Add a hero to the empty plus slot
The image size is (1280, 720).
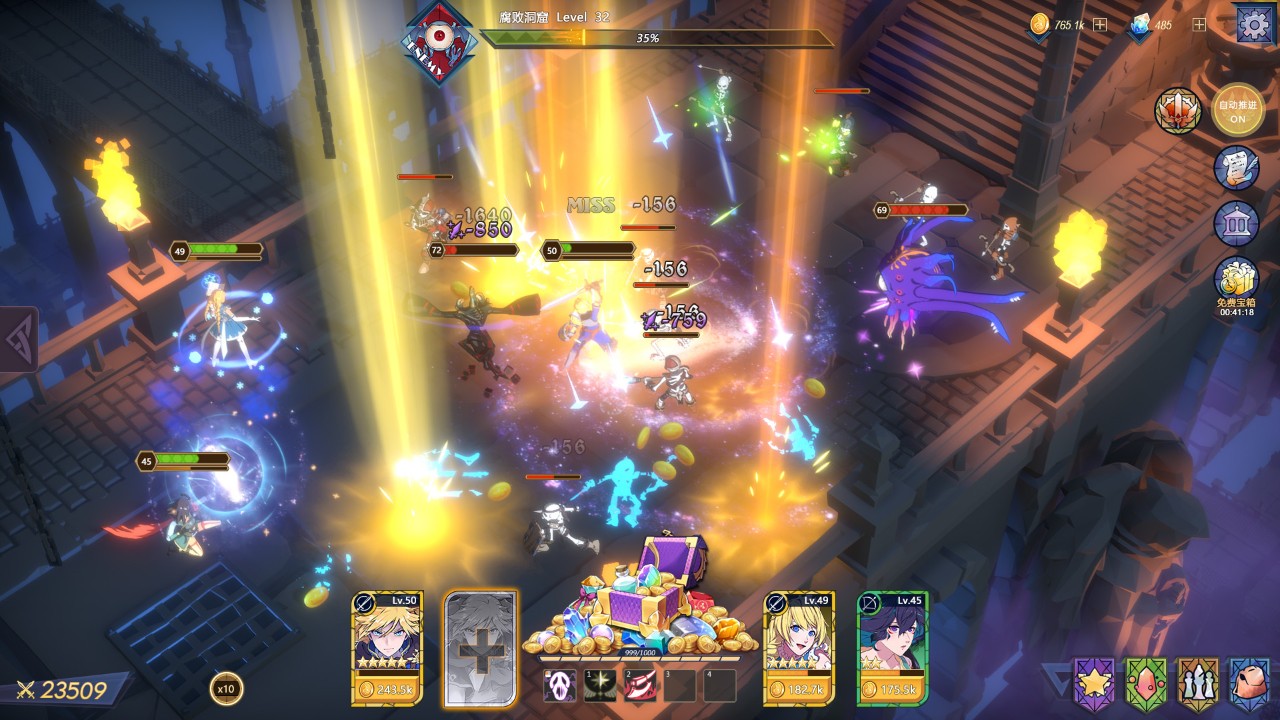pos(480,648)
